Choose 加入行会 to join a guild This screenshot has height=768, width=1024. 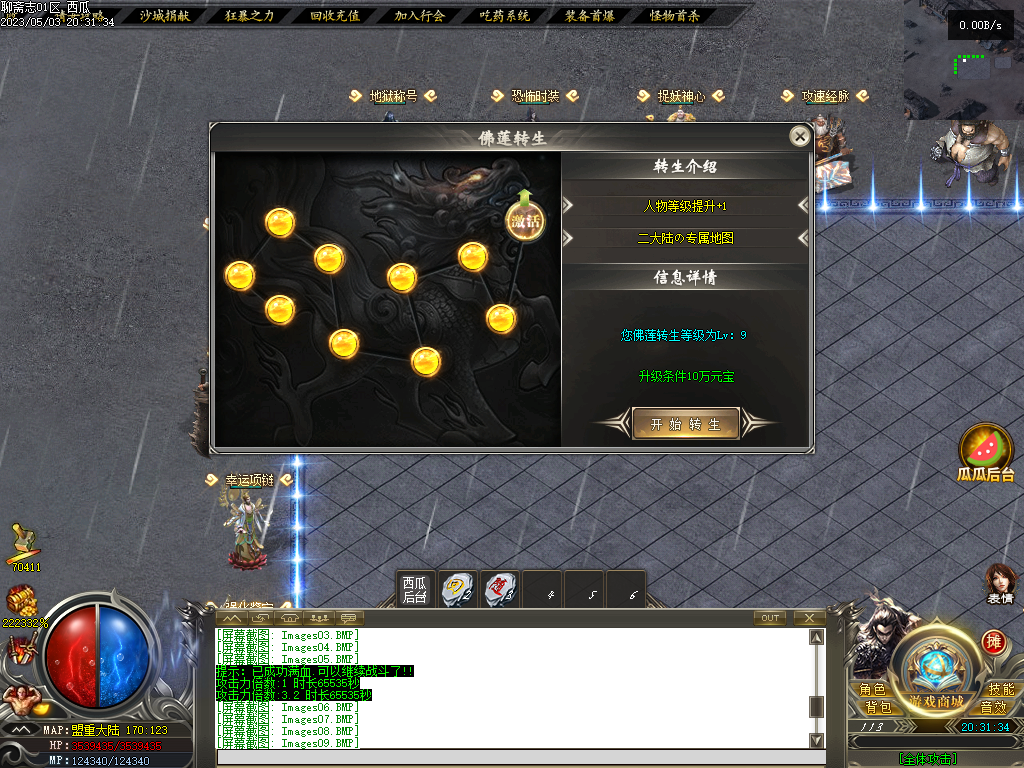[419, 15]
